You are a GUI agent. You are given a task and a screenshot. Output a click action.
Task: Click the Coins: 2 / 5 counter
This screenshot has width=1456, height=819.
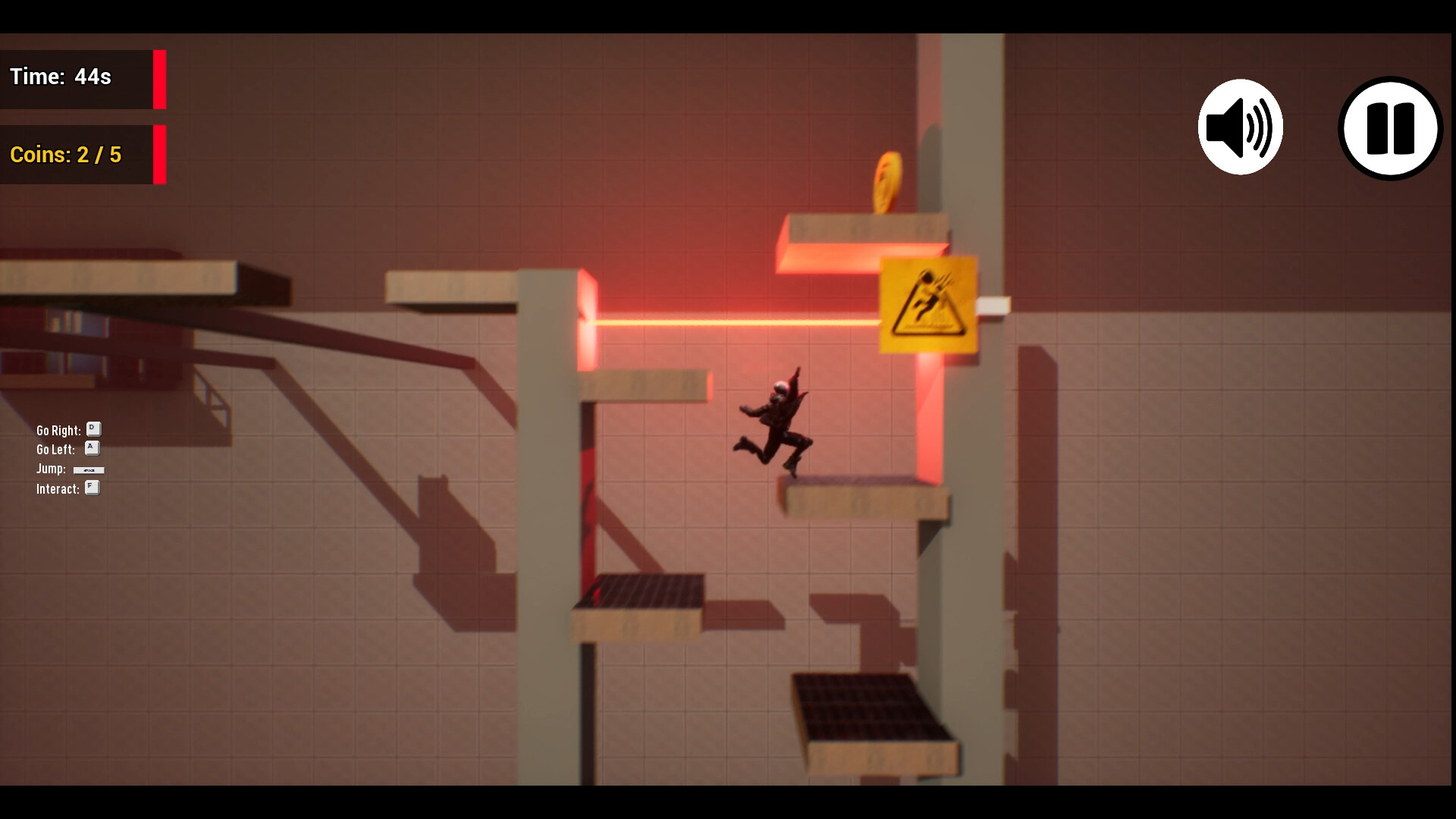(x=66, y=155)
